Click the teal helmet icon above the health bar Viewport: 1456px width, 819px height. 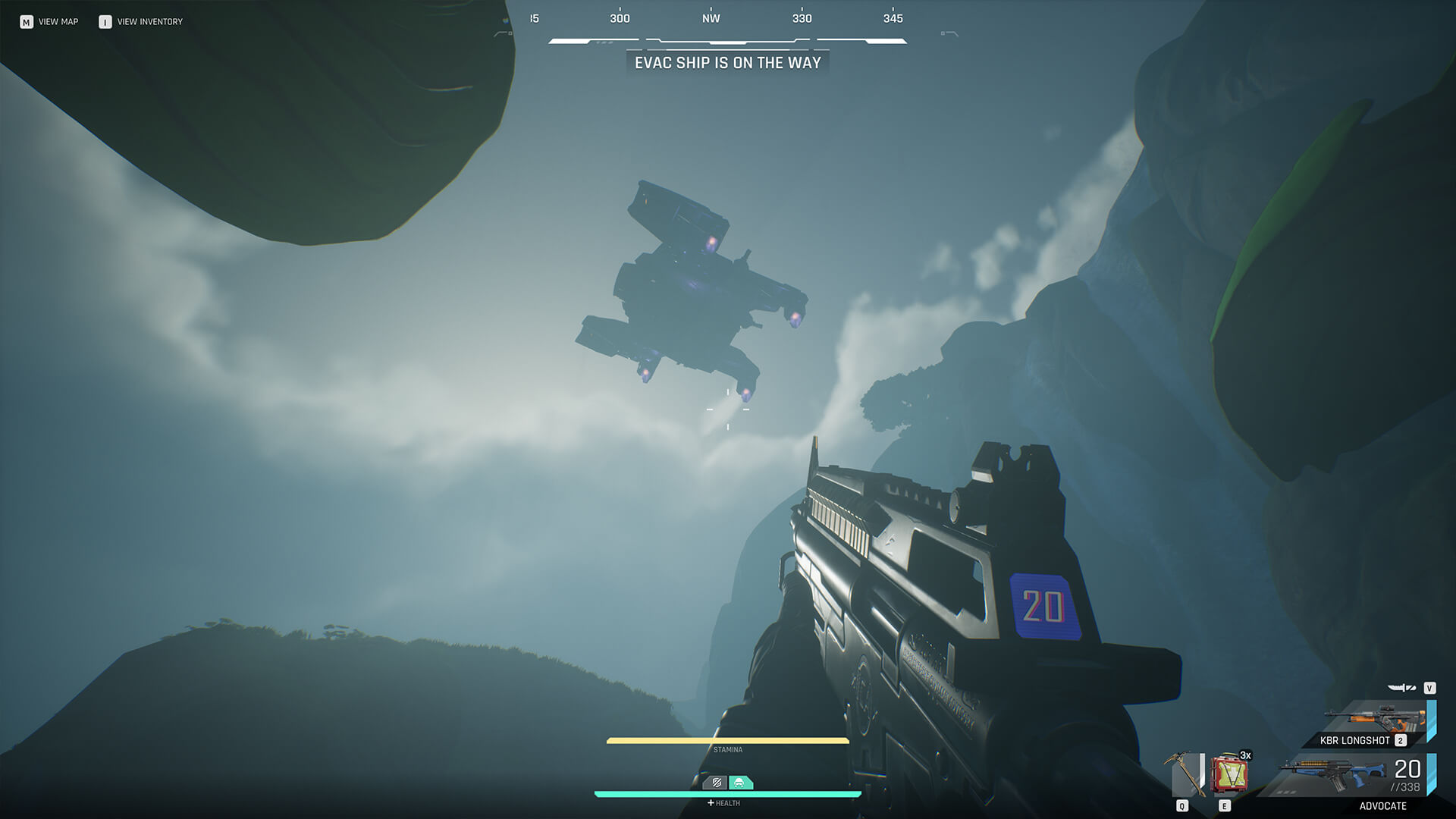739,783
